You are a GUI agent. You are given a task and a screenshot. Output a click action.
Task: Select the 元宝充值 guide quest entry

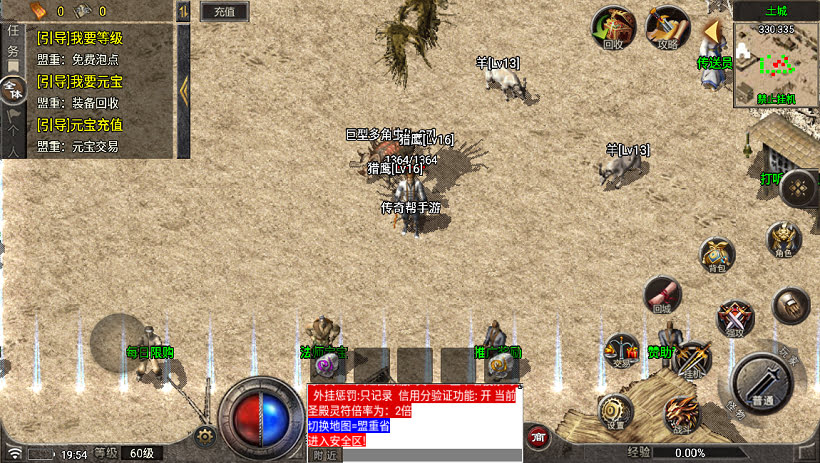(80, 125)
